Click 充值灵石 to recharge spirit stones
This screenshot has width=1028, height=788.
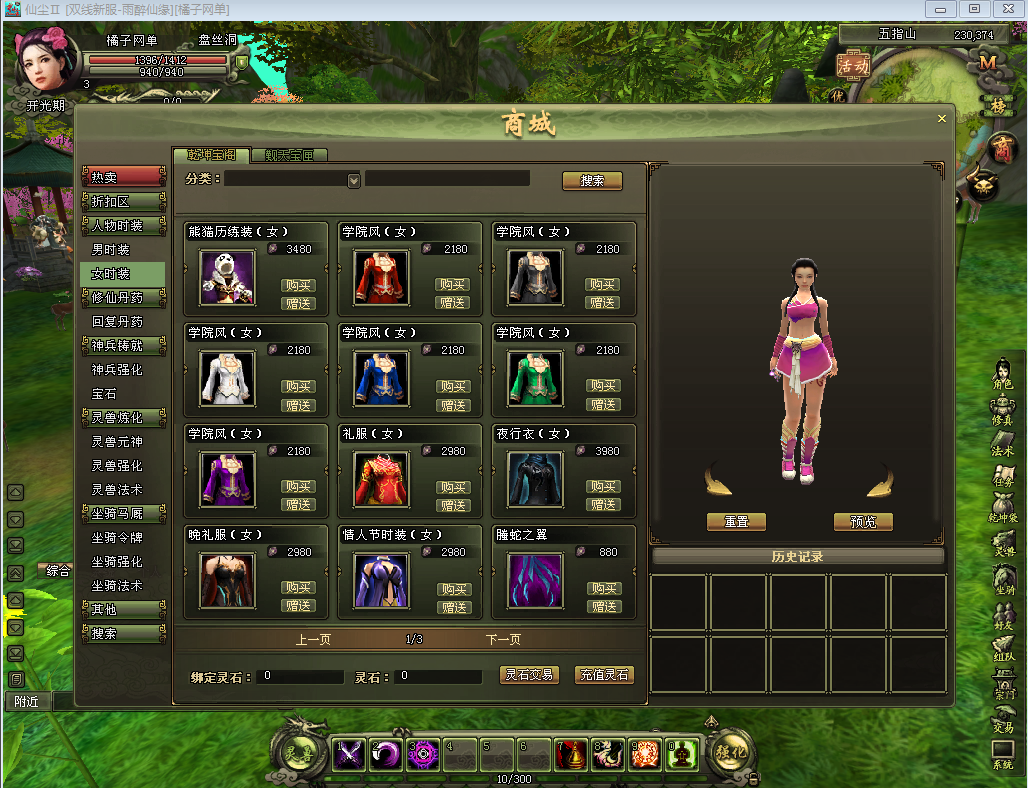604,675
